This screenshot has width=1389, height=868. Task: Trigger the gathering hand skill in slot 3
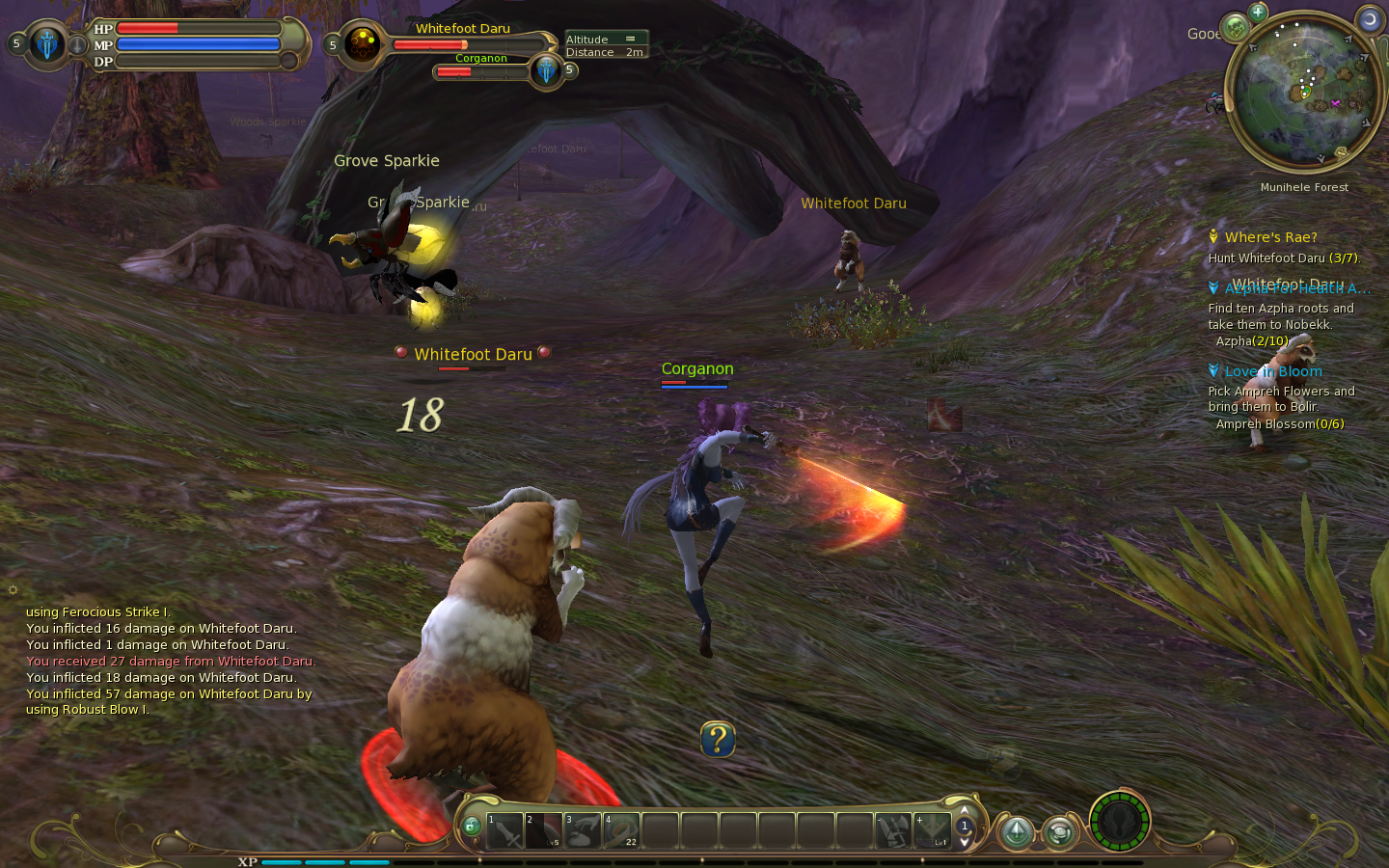[583, 830]
